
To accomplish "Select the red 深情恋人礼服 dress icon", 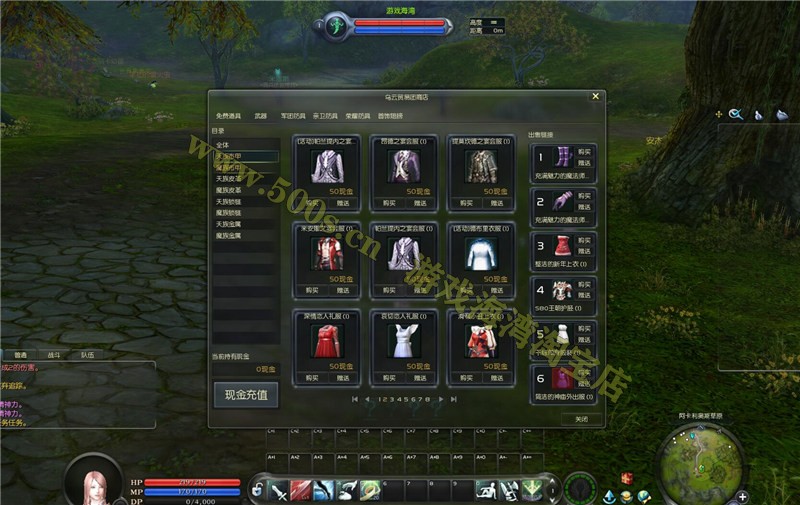I will (322, 341).
